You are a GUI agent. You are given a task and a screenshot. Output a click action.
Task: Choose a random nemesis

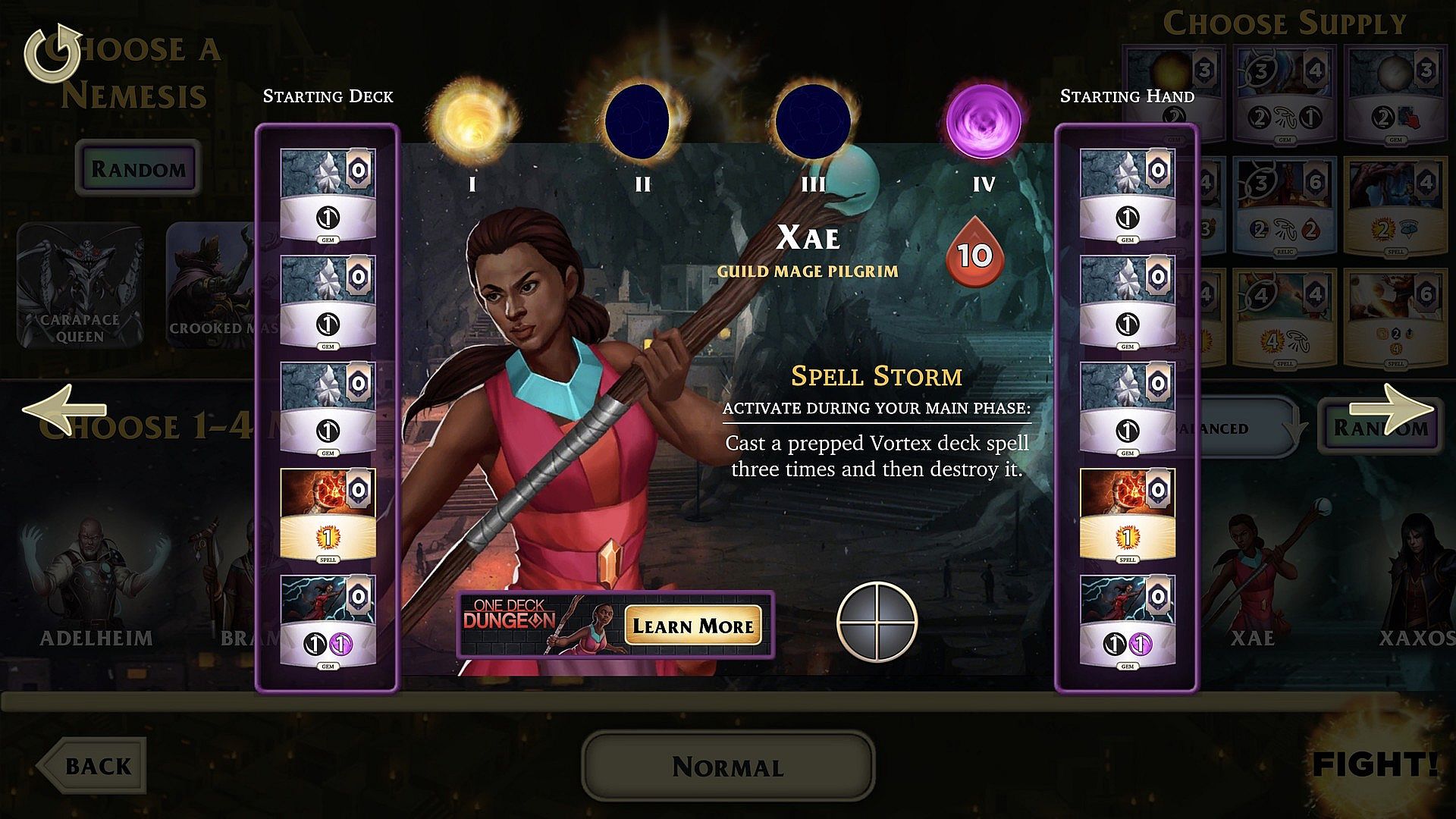click(x=138, y=168)
